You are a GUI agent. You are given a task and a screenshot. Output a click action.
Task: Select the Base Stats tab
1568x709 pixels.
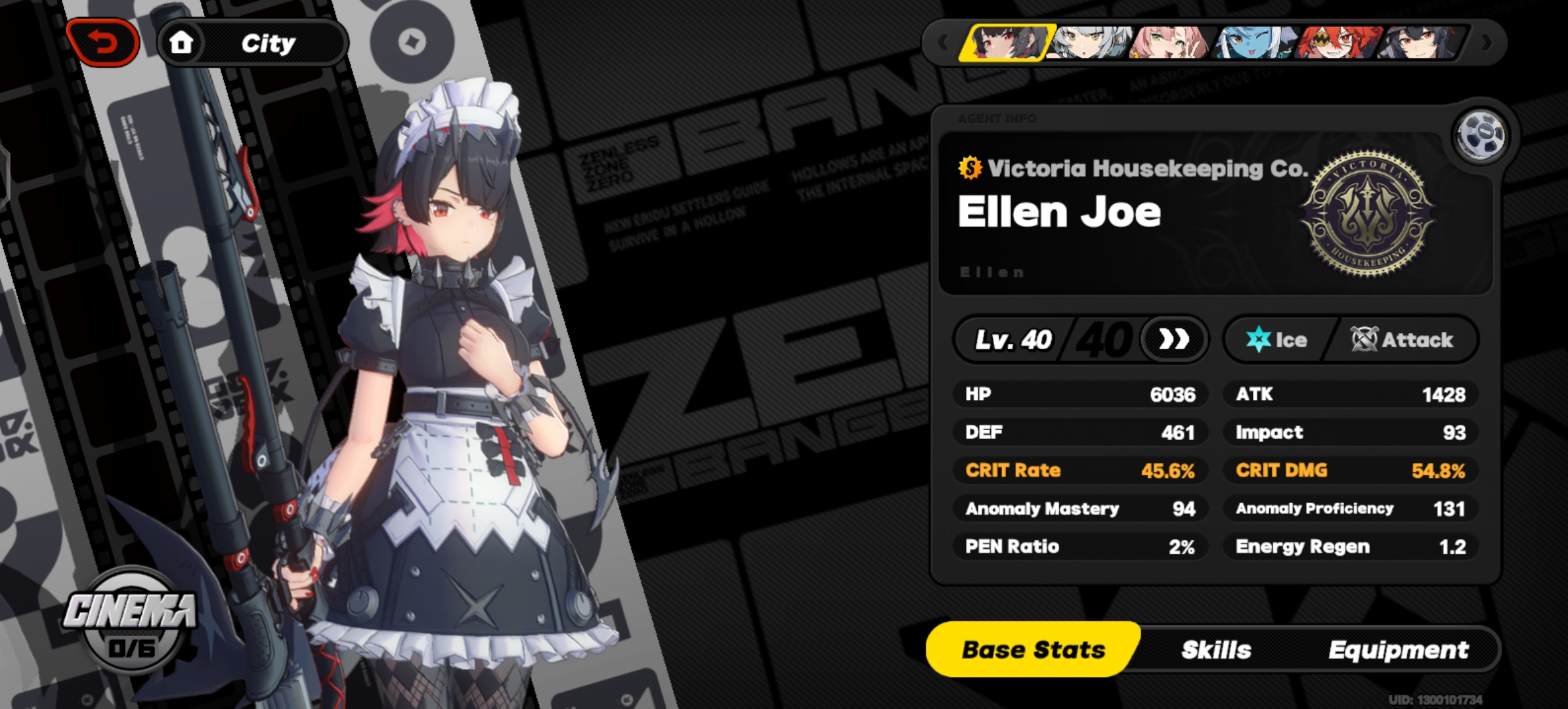tap(1033, 649)
